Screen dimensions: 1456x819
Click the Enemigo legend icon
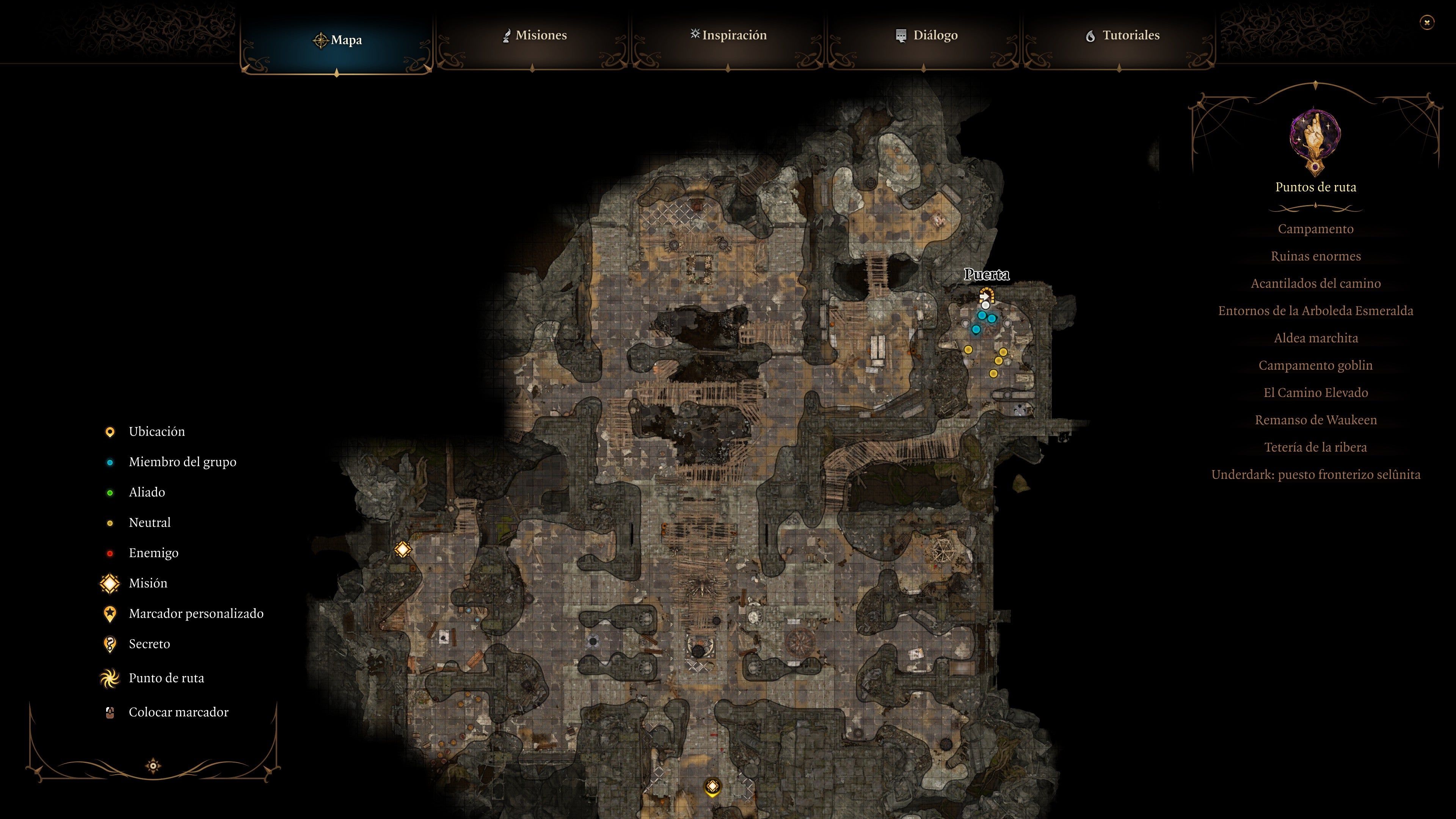click(110, 553)
